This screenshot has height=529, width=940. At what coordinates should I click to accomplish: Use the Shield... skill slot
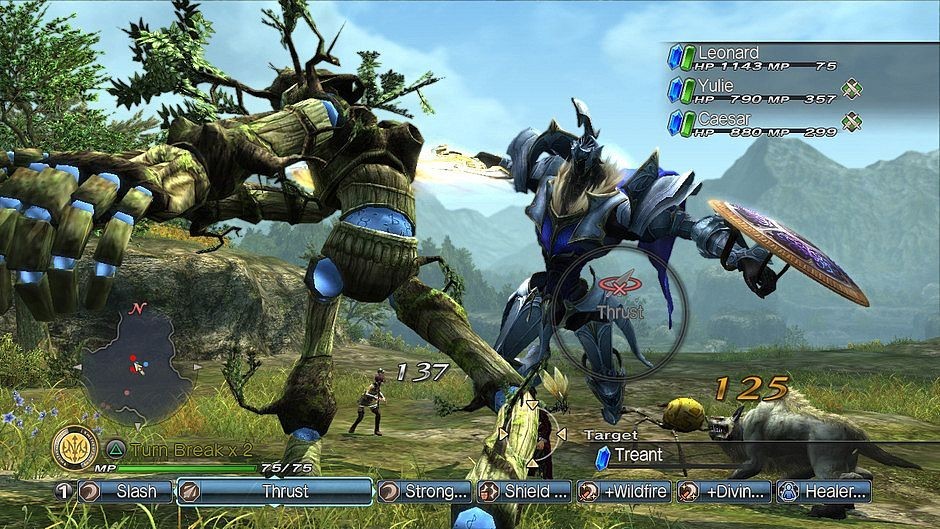pyautogui.click(x=524, y=491)
